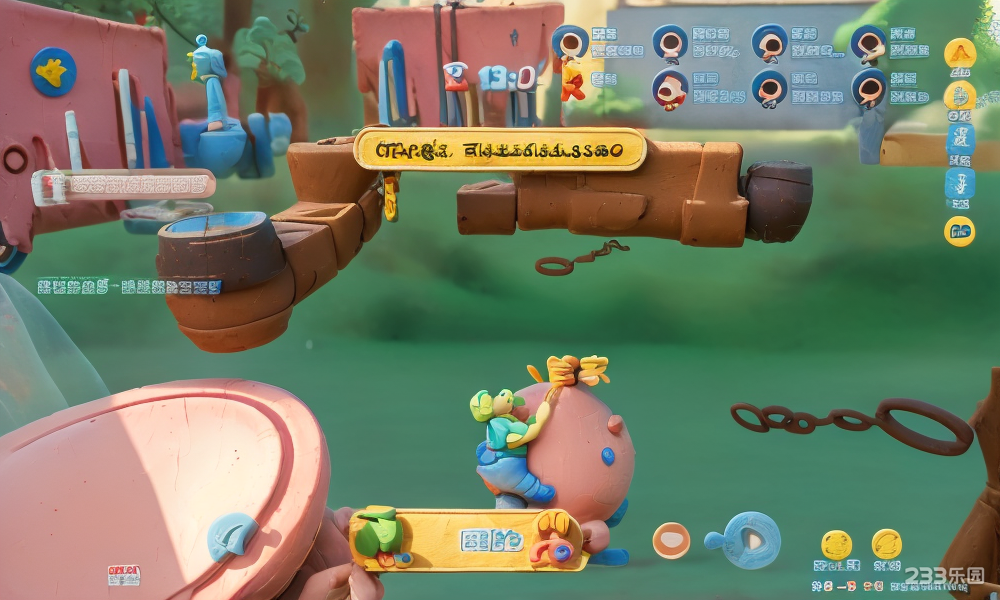Open the yellow clay banner with the frog
Viewport: 1000px width, 600px height.
(x=468, y=540)
